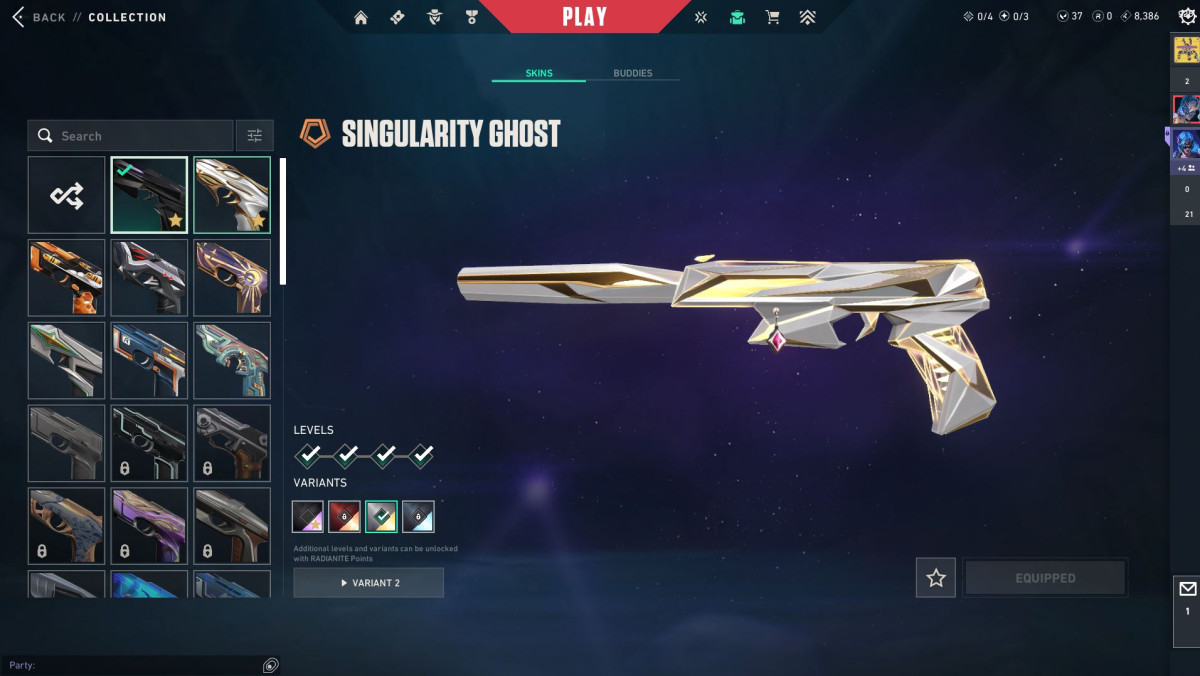Select the red second variant swatch

coord(345,516)
